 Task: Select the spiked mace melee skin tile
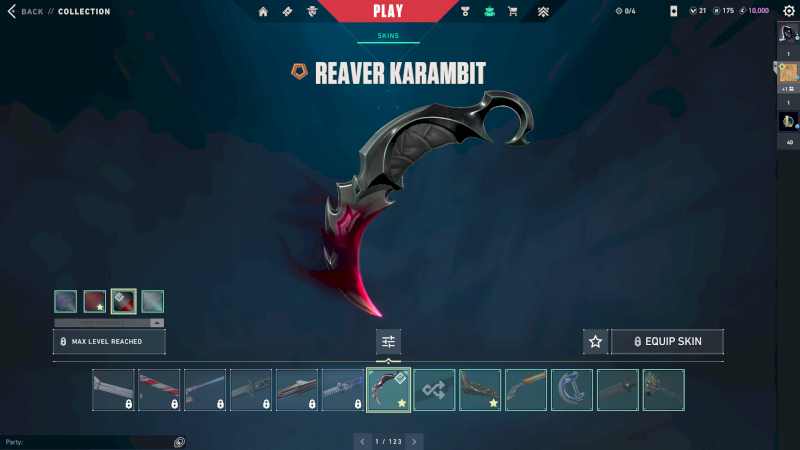(x=664, y=390)
